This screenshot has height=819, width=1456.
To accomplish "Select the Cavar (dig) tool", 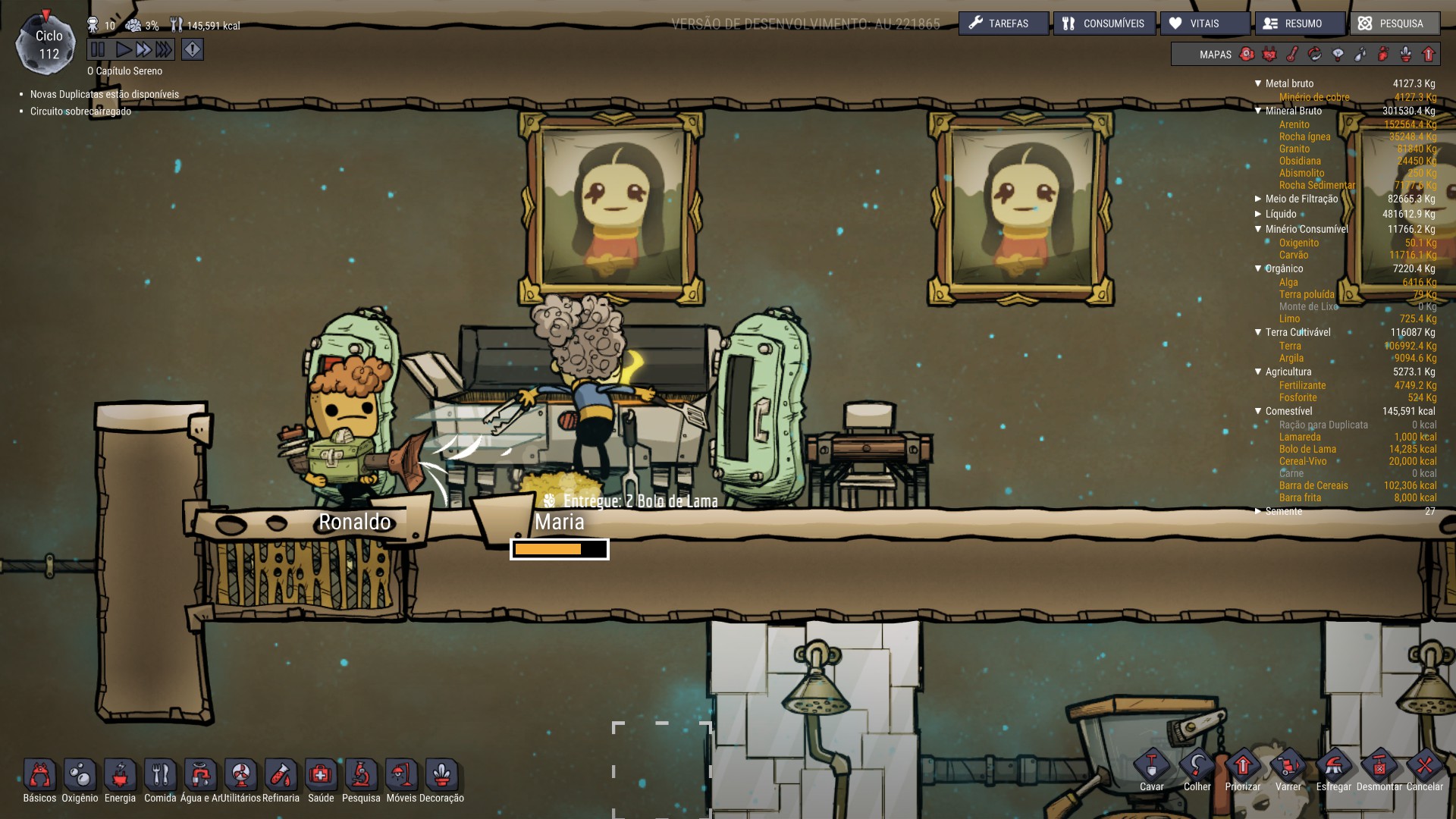I will point(1151,767).
